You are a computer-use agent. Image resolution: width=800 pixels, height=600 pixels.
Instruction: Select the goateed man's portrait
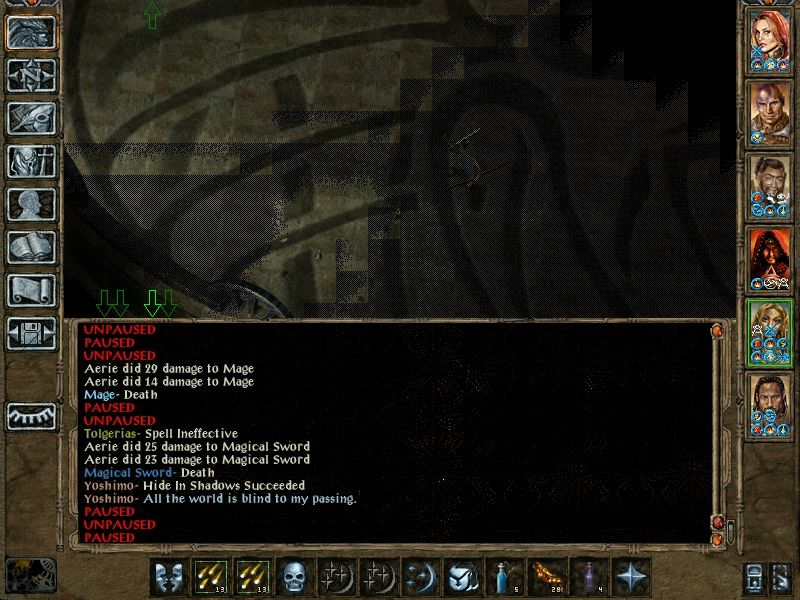click(x=771, y=186)
